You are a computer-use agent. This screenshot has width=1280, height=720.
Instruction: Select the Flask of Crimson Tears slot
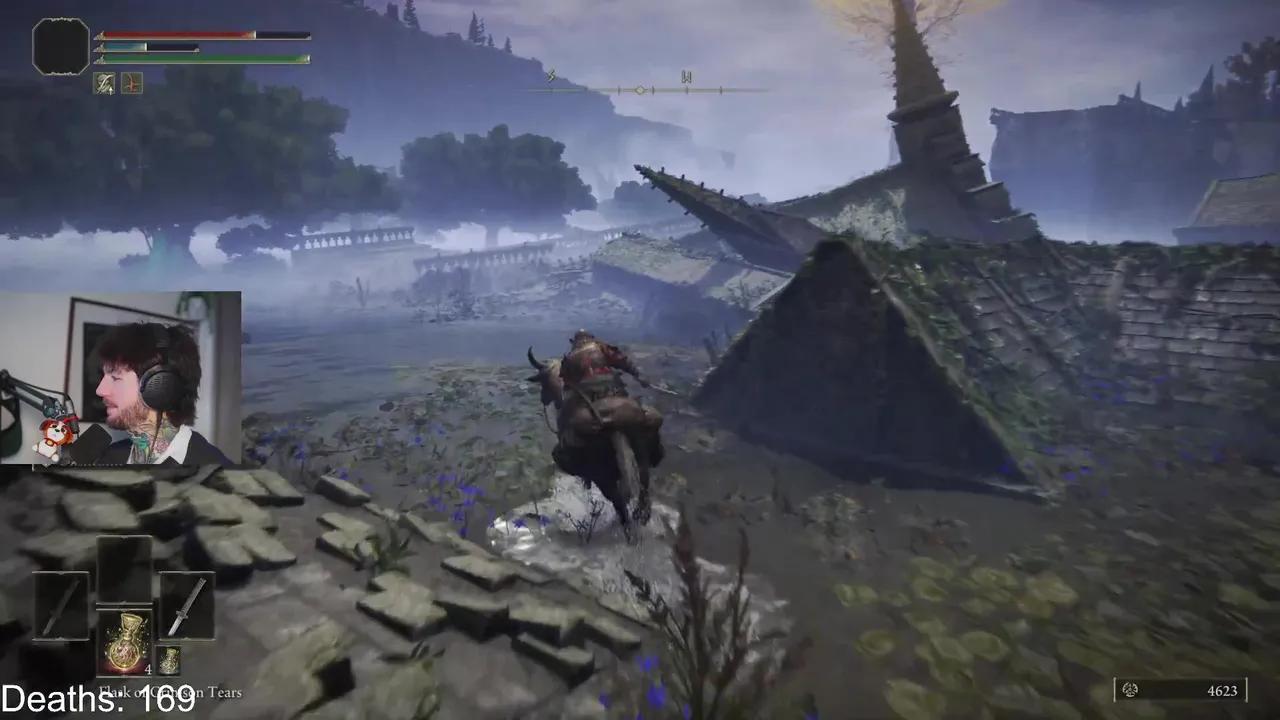pos(124,642)
